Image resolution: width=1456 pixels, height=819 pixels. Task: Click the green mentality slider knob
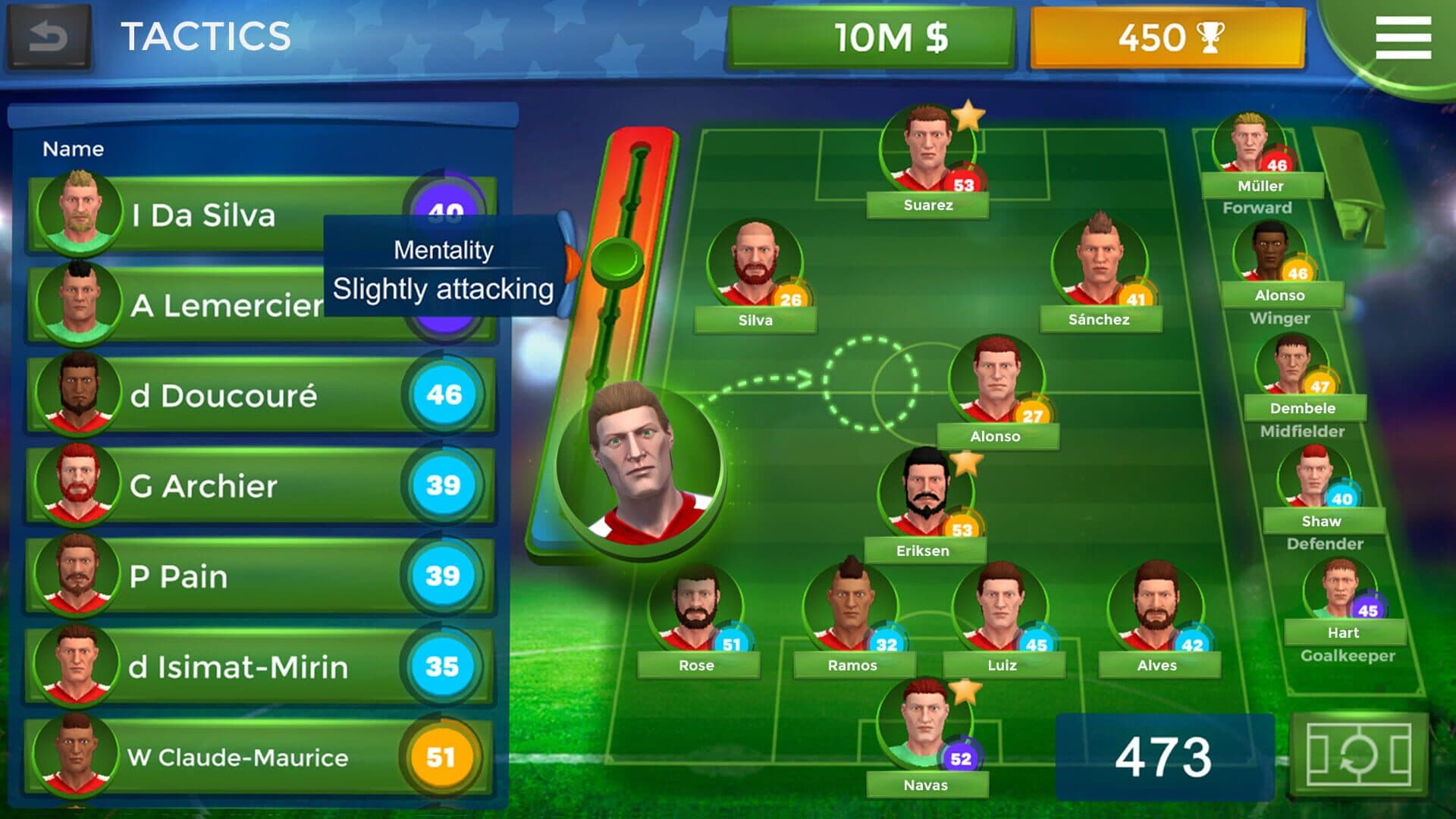[616, 260]
